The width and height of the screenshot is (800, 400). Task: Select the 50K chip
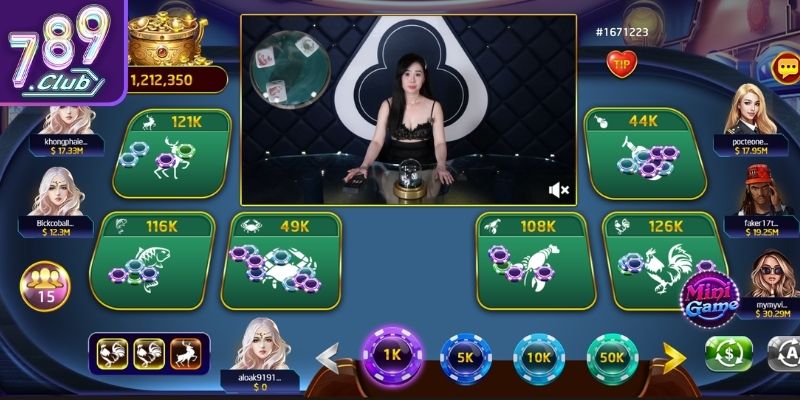612,358
